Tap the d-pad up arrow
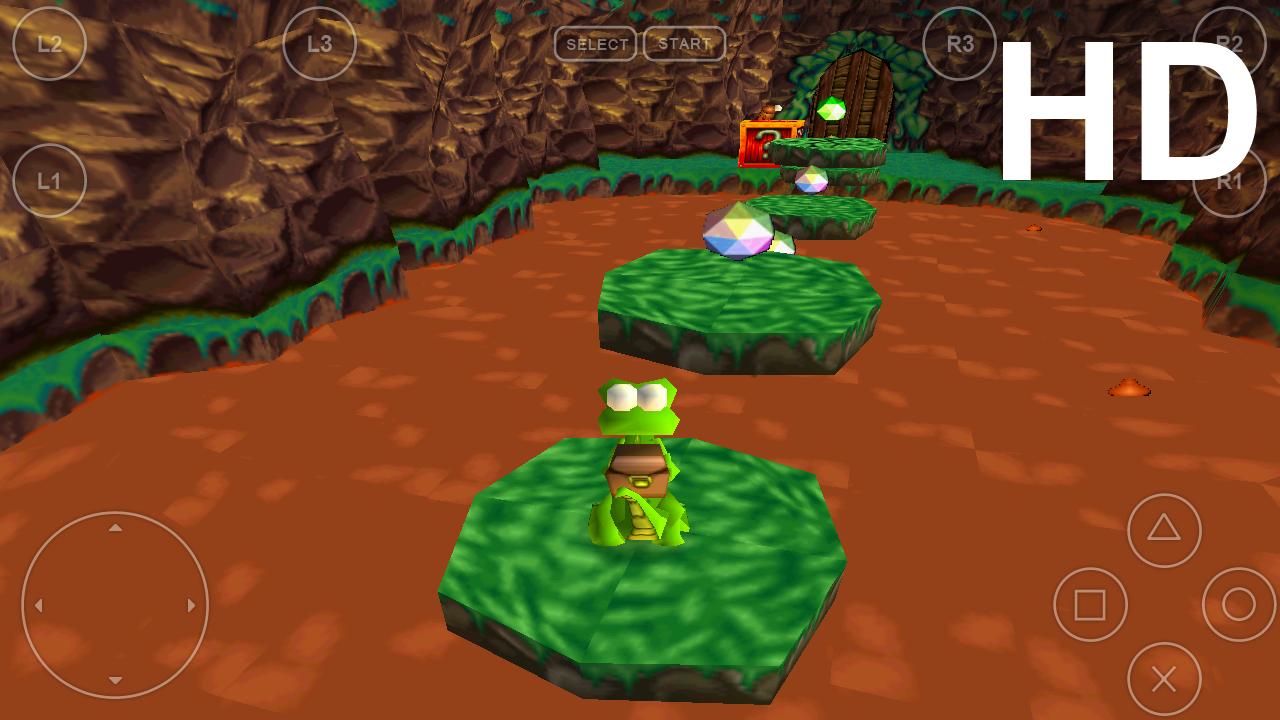The width and height of the screenshot is (1280, 720). [115, 528]
